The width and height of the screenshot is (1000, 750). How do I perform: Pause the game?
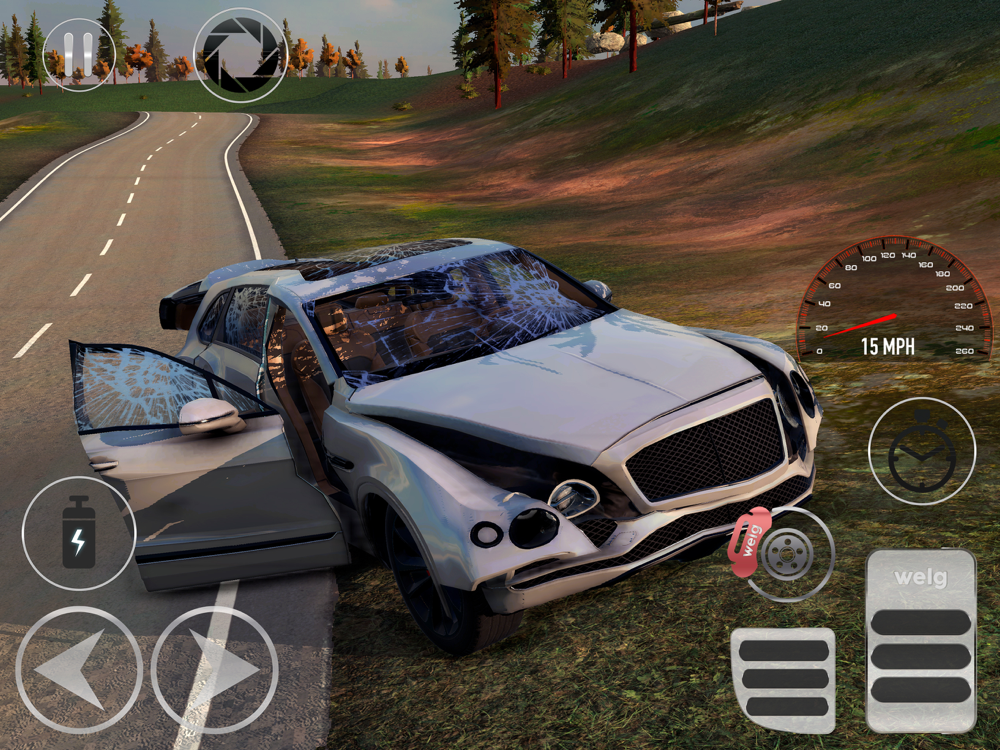79,54
